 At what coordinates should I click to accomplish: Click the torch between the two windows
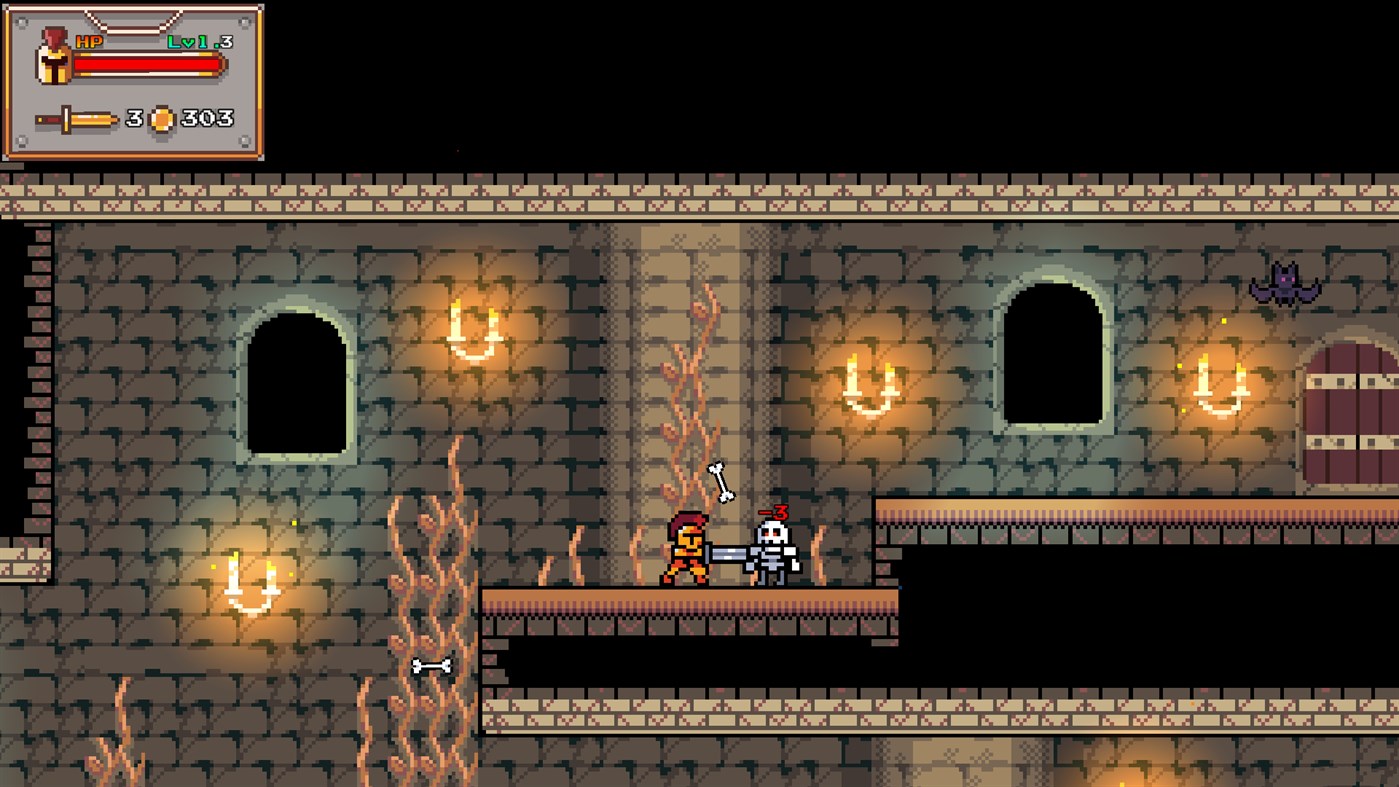(x=868, y=385)
